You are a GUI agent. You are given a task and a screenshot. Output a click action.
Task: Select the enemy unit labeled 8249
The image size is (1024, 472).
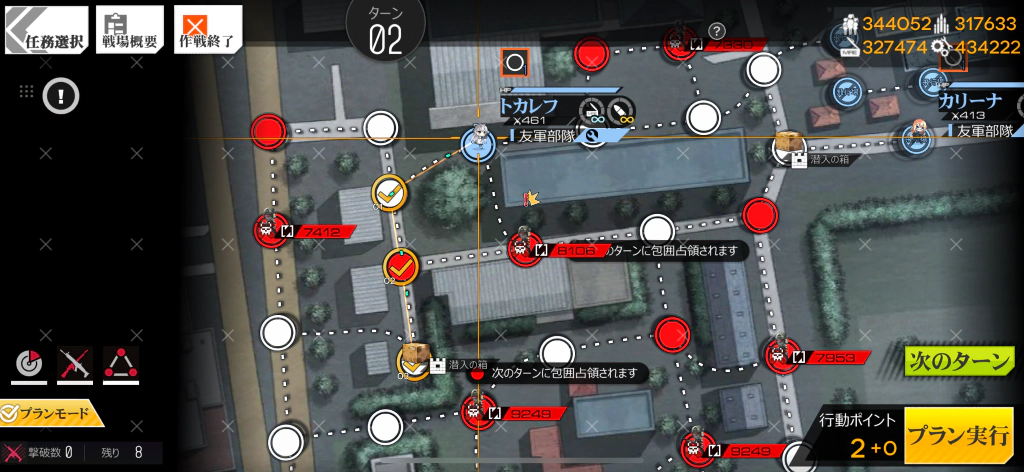[478, 411]
